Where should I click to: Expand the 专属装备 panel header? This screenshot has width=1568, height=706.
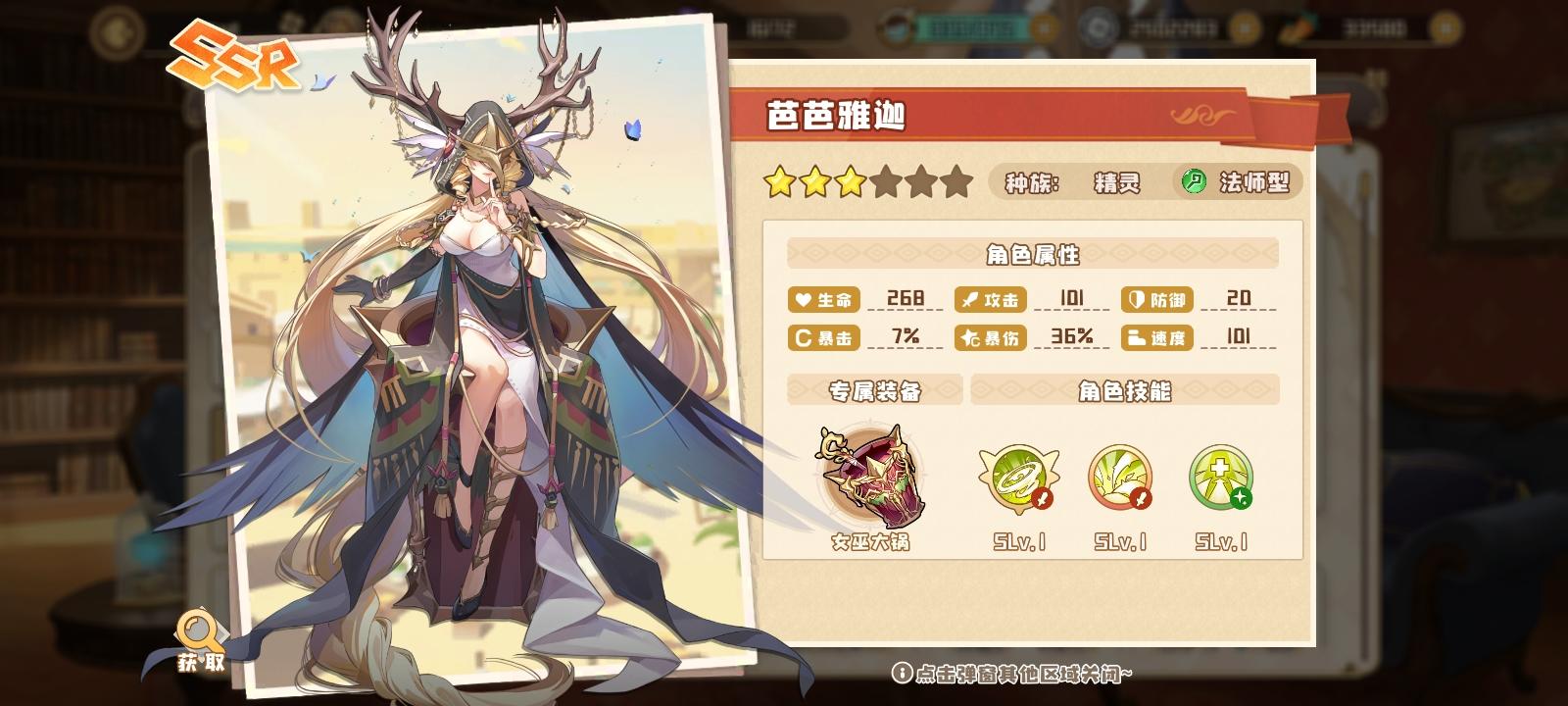(x=874, y=390)
